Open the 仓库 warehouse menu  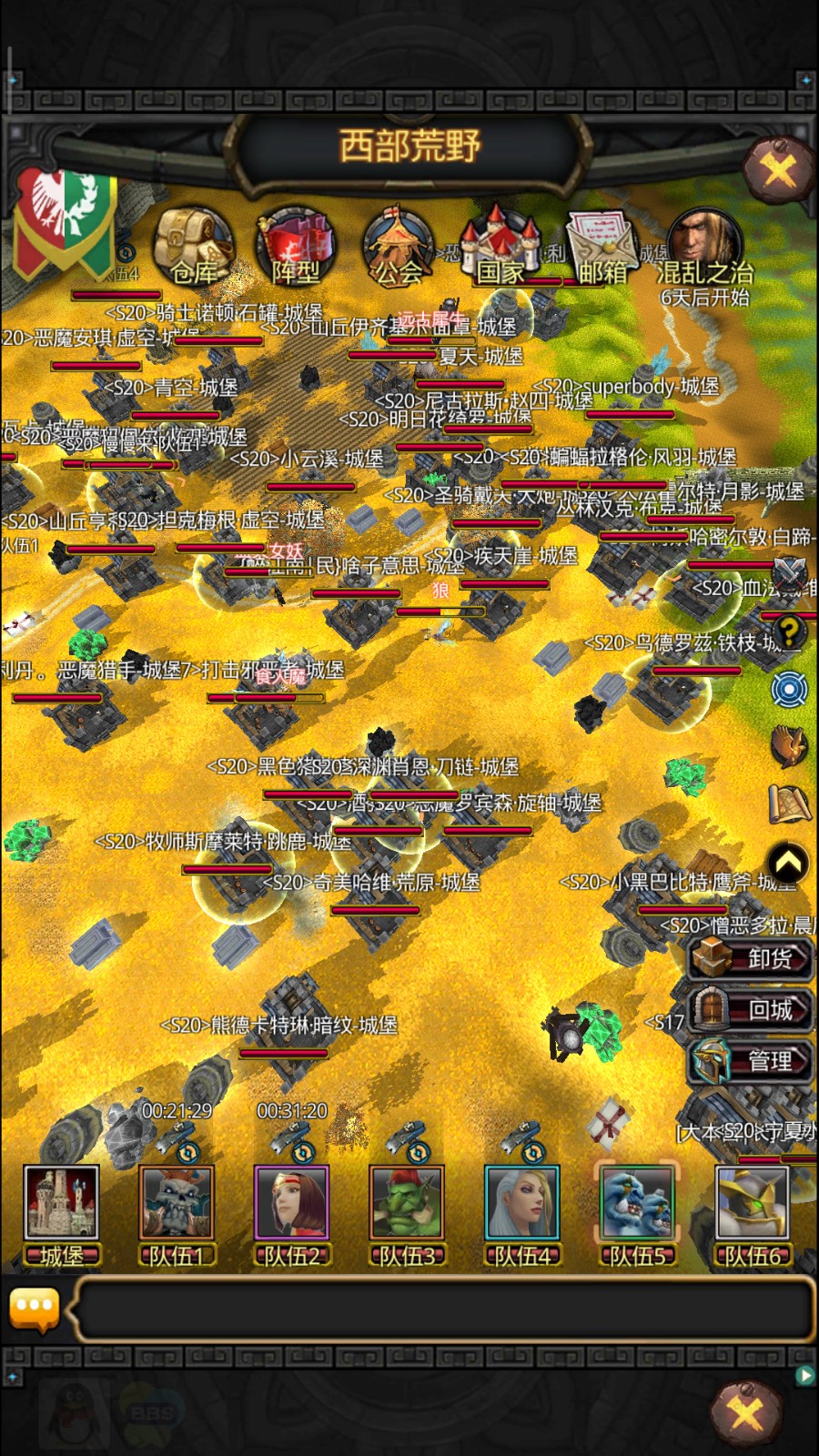coord(193,246)
